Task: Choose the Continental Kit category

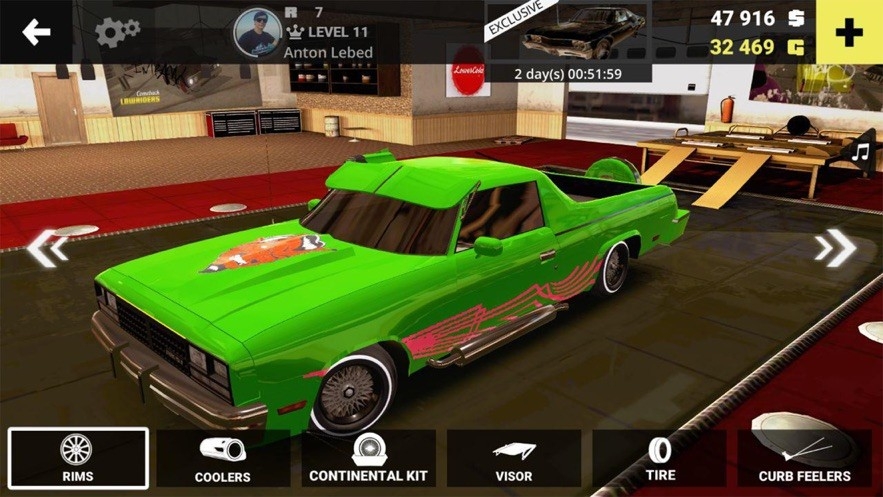Action: tap(368, 459)
